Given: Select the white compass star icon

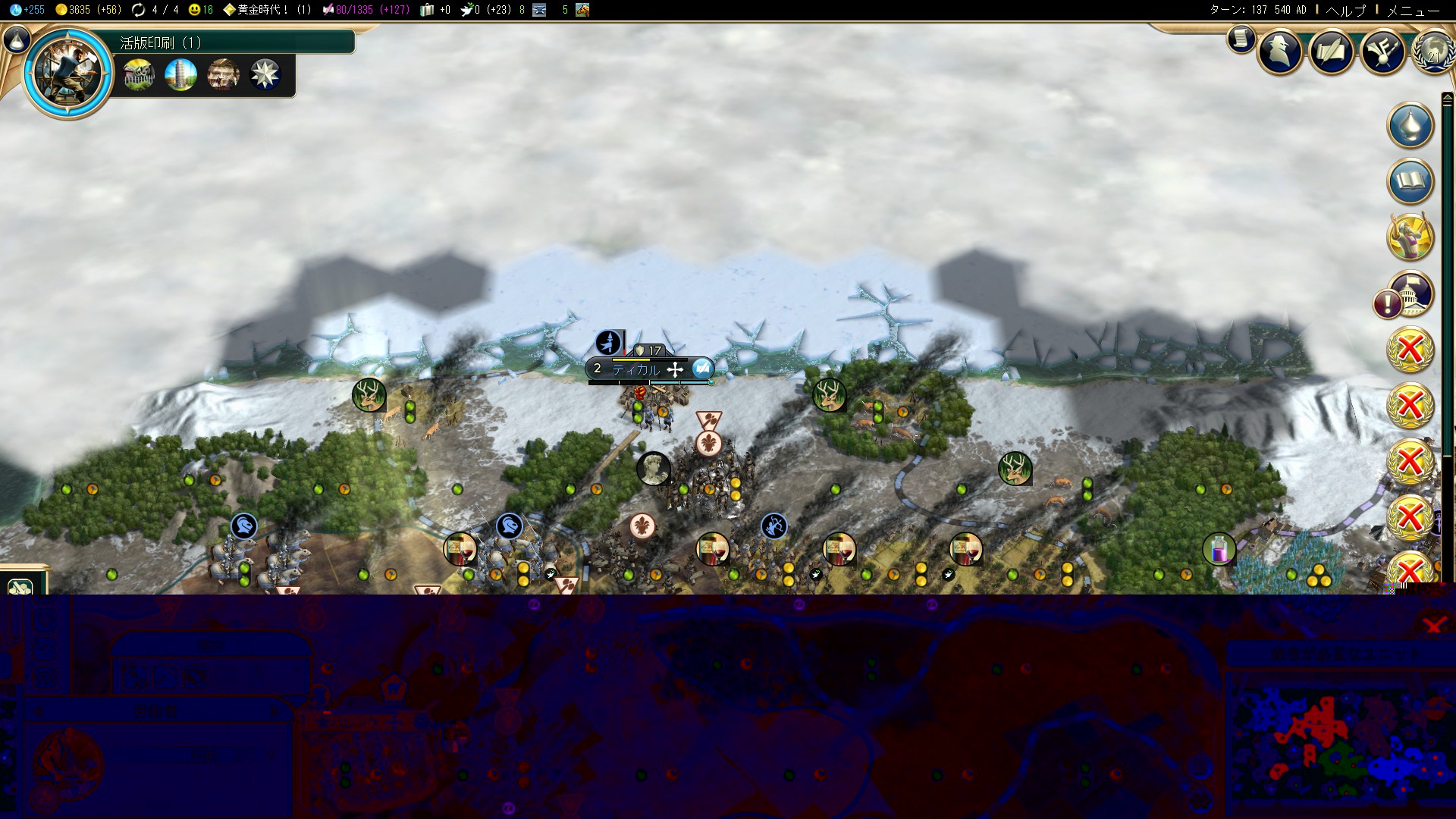Looking at the screenshot, I should click(265, 75).
